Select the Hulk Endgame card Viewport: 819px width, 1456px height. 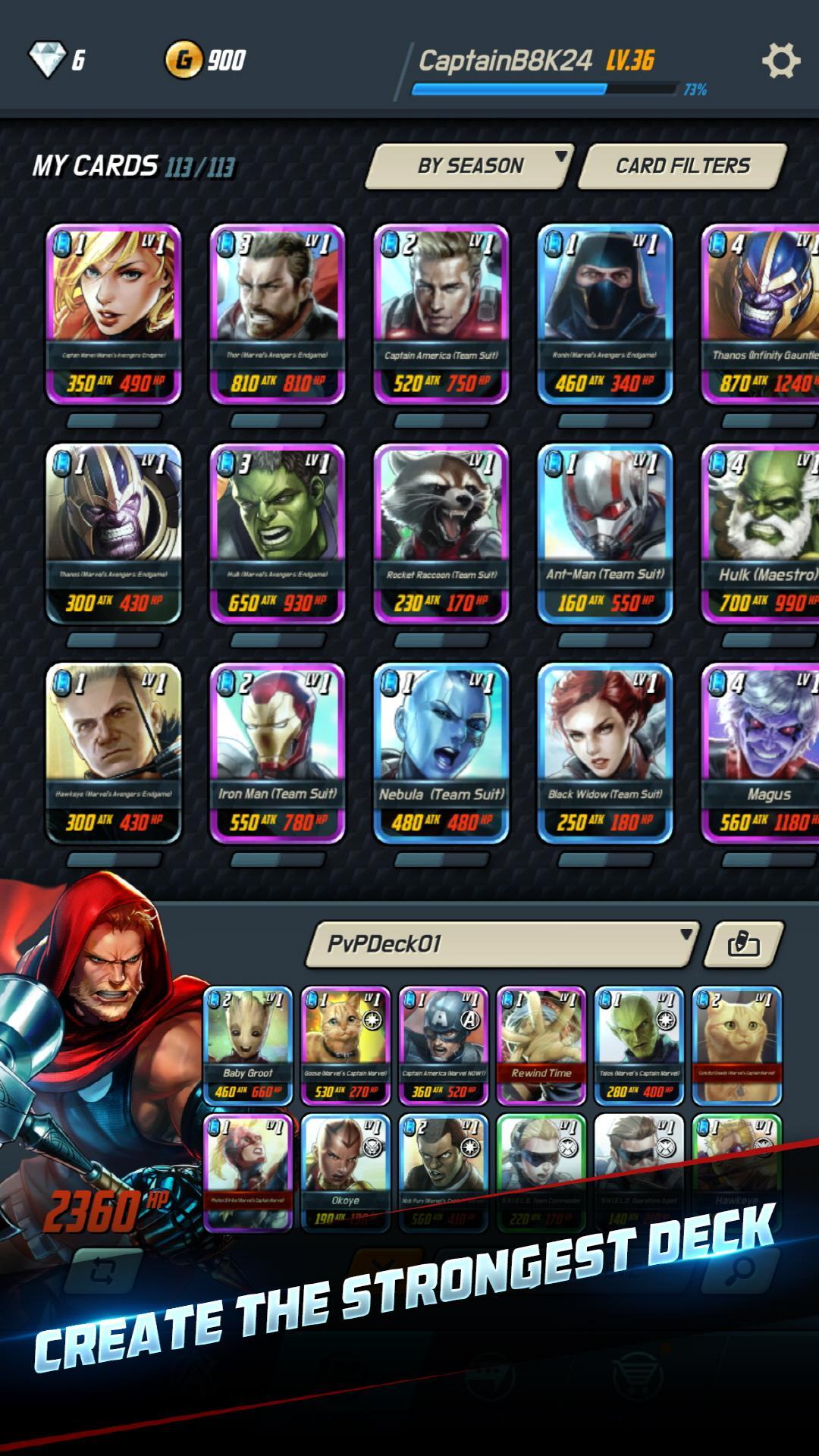point(278,533)
